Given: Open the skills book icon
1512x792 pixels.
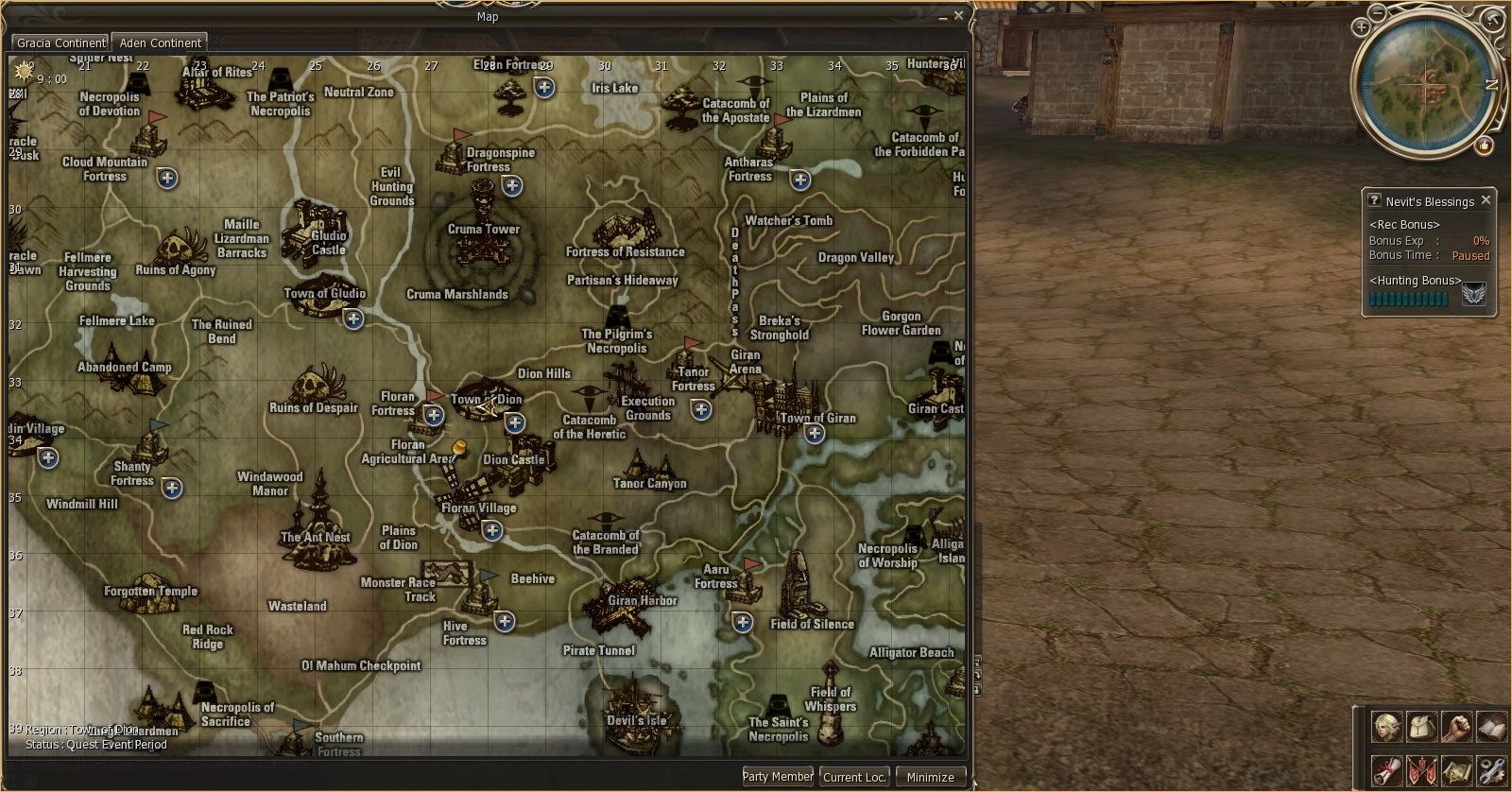Looking at the screenshot, I should point(1490,727).
